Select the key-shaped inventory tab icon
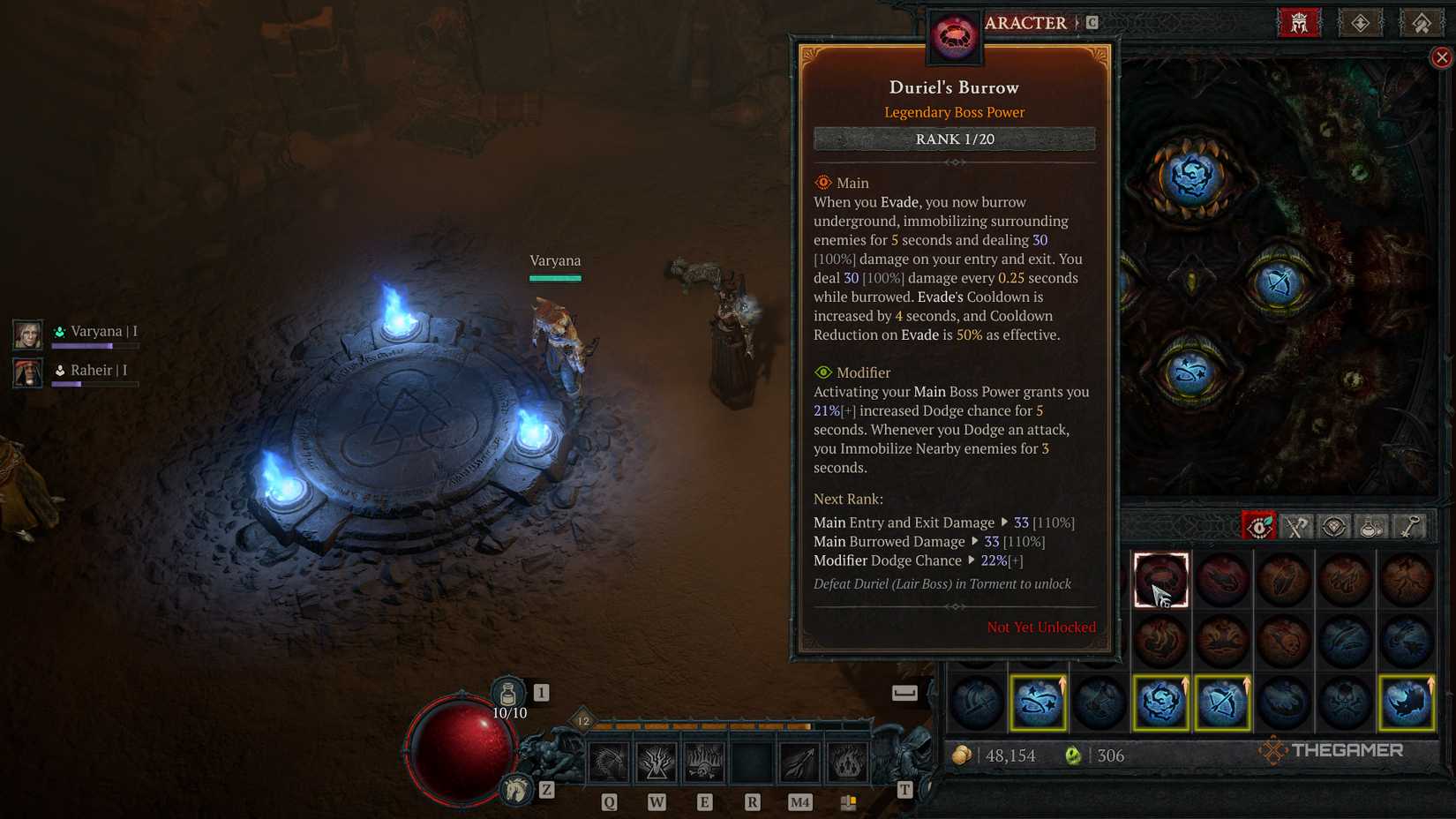1456x819 pixels. [x=1408, y=526]
